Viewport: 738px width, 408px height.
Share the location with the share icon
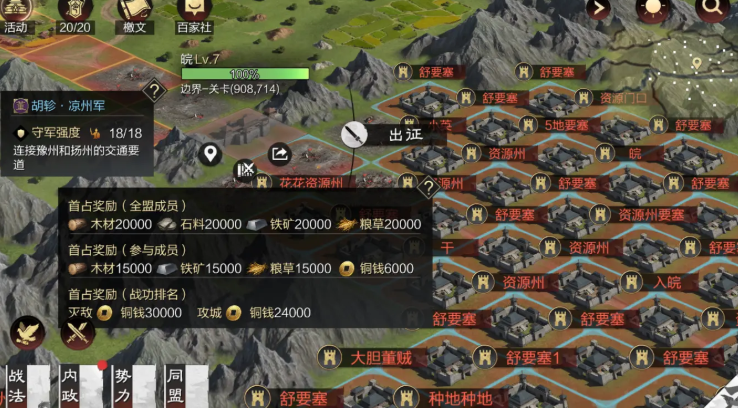tap(280, 153)
